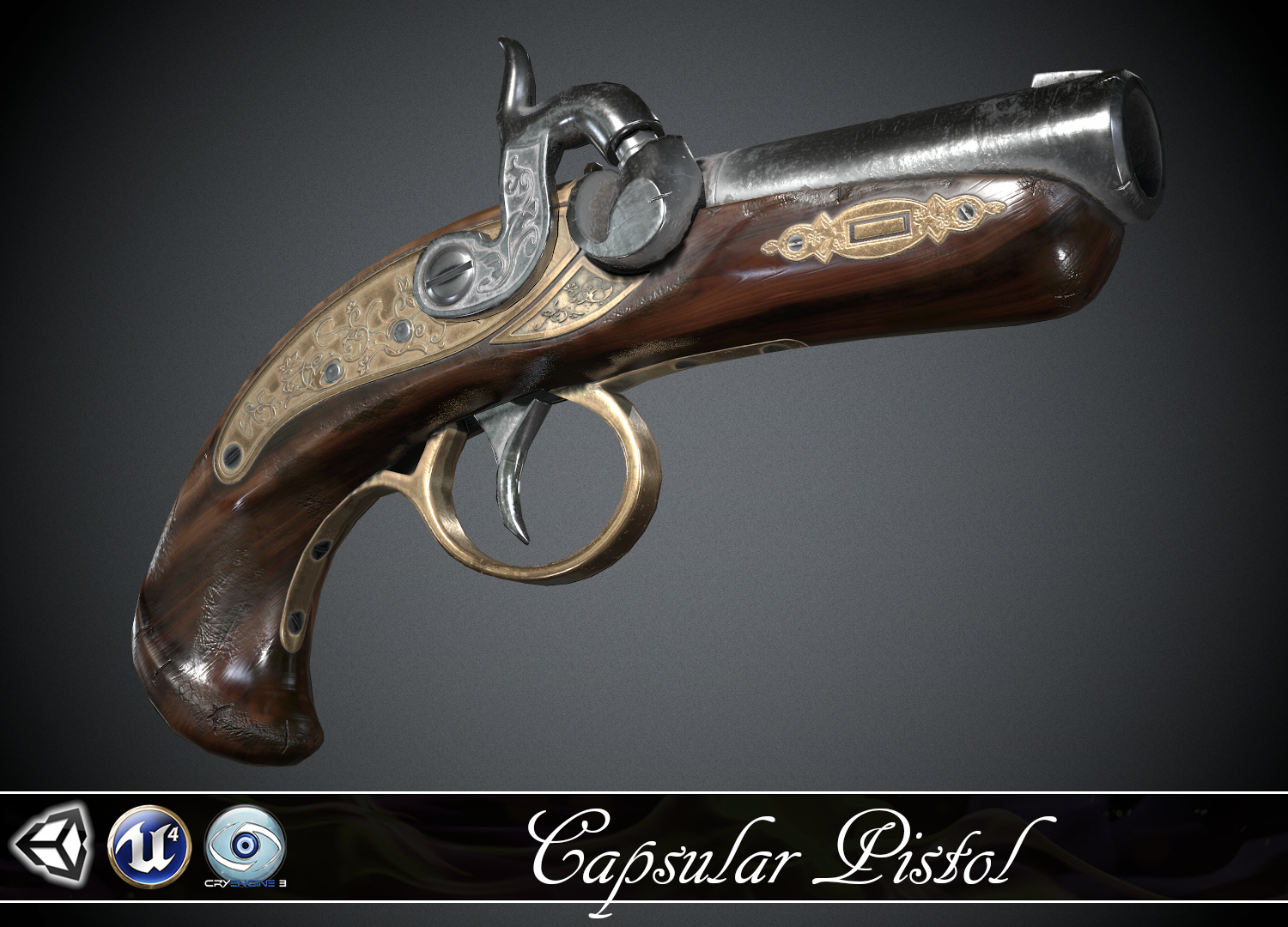
Task: Choose the CryEngine 3 logo
Action: click(246, 844)
